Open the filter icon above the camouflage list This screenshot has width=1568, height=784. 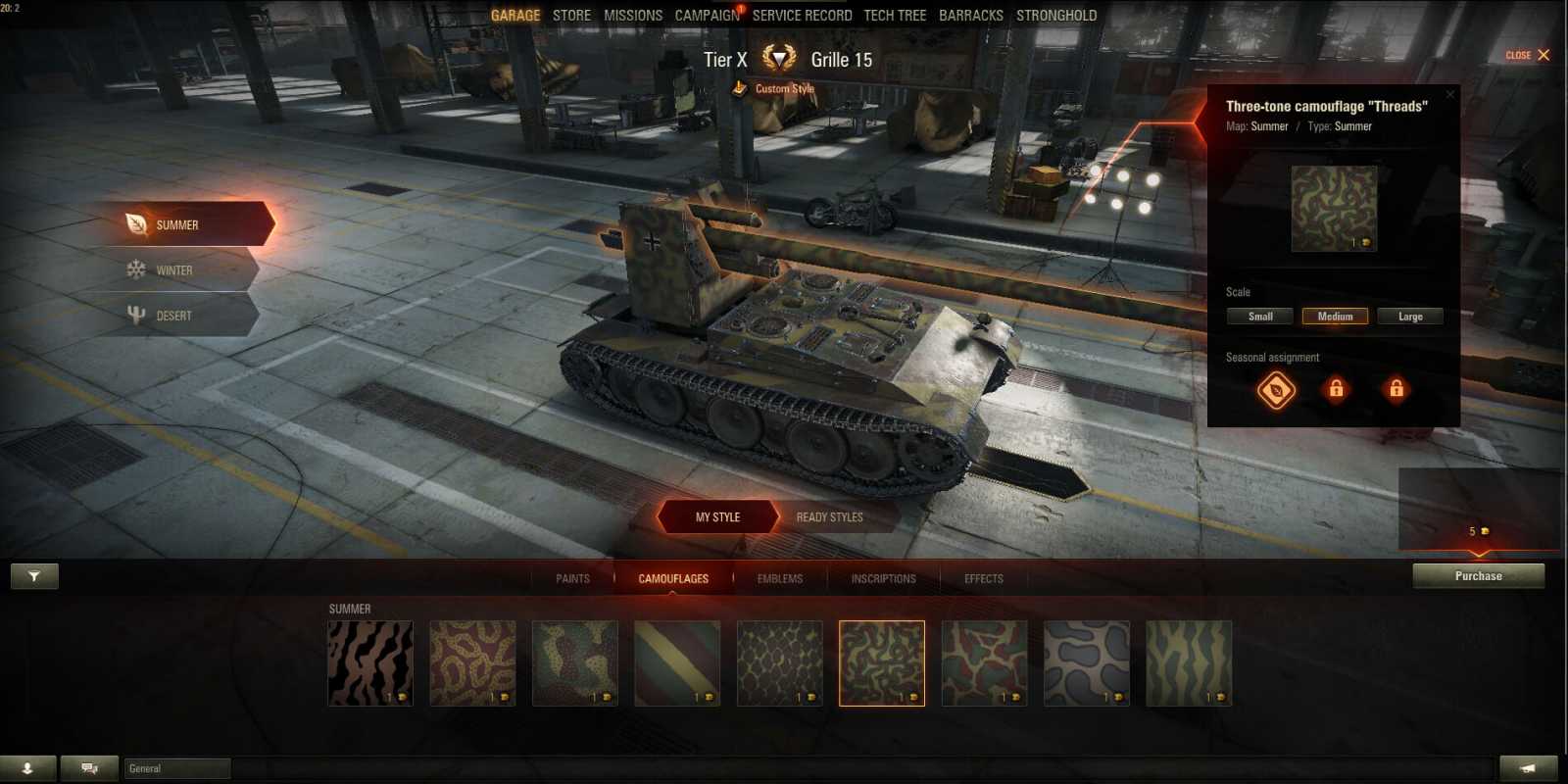34,576
